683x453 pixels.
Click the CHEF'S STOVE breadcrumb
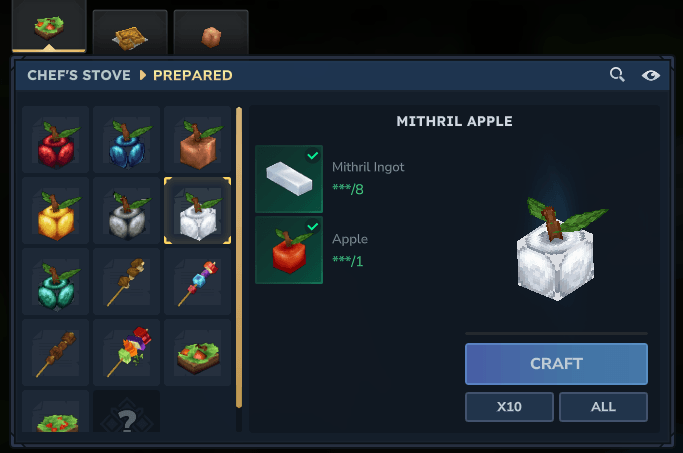tap(79, 75)
